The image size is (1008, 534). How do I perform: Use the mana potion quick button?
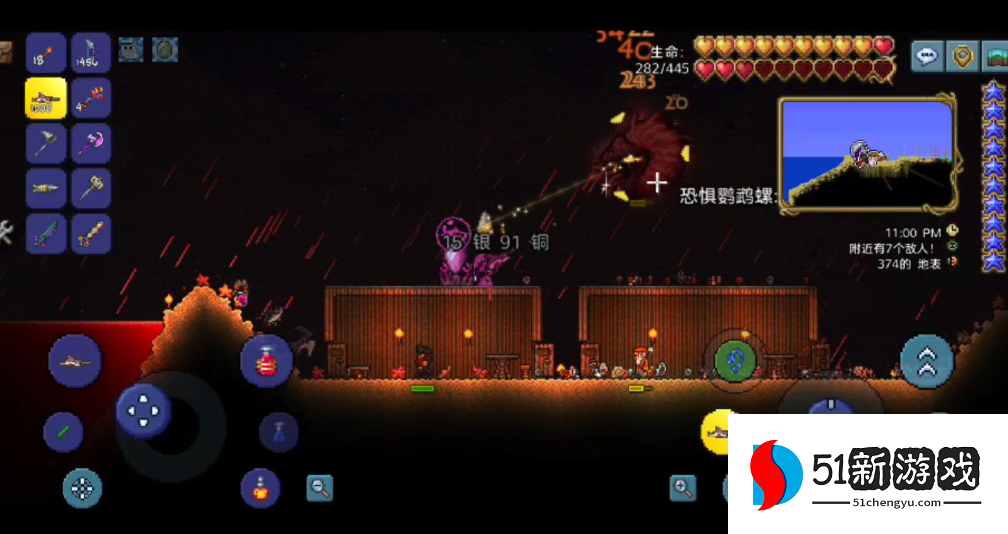point(279,432)
